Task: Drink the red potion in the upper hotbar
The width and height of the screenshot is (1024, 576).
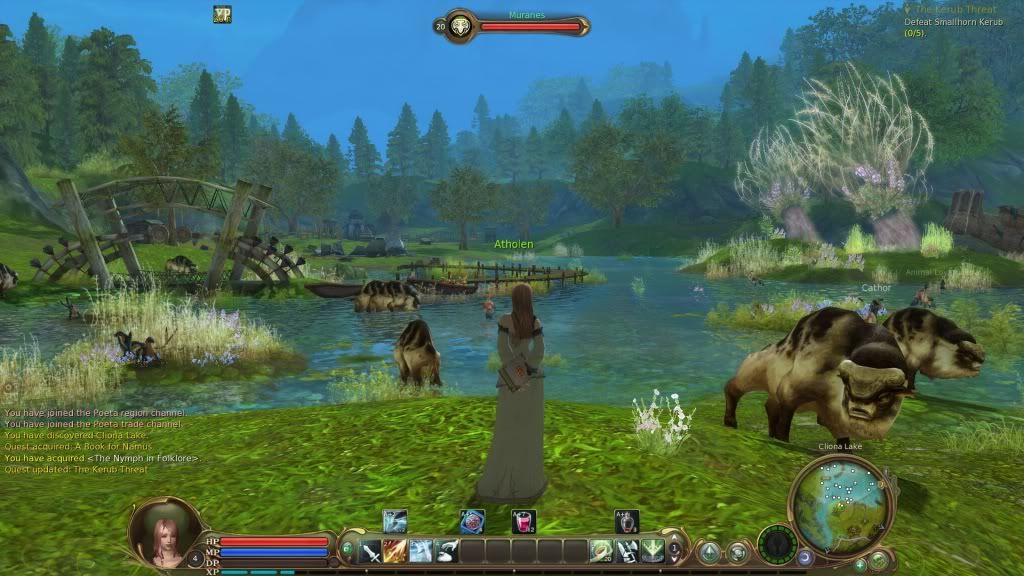Action: [x=521, y=521]
